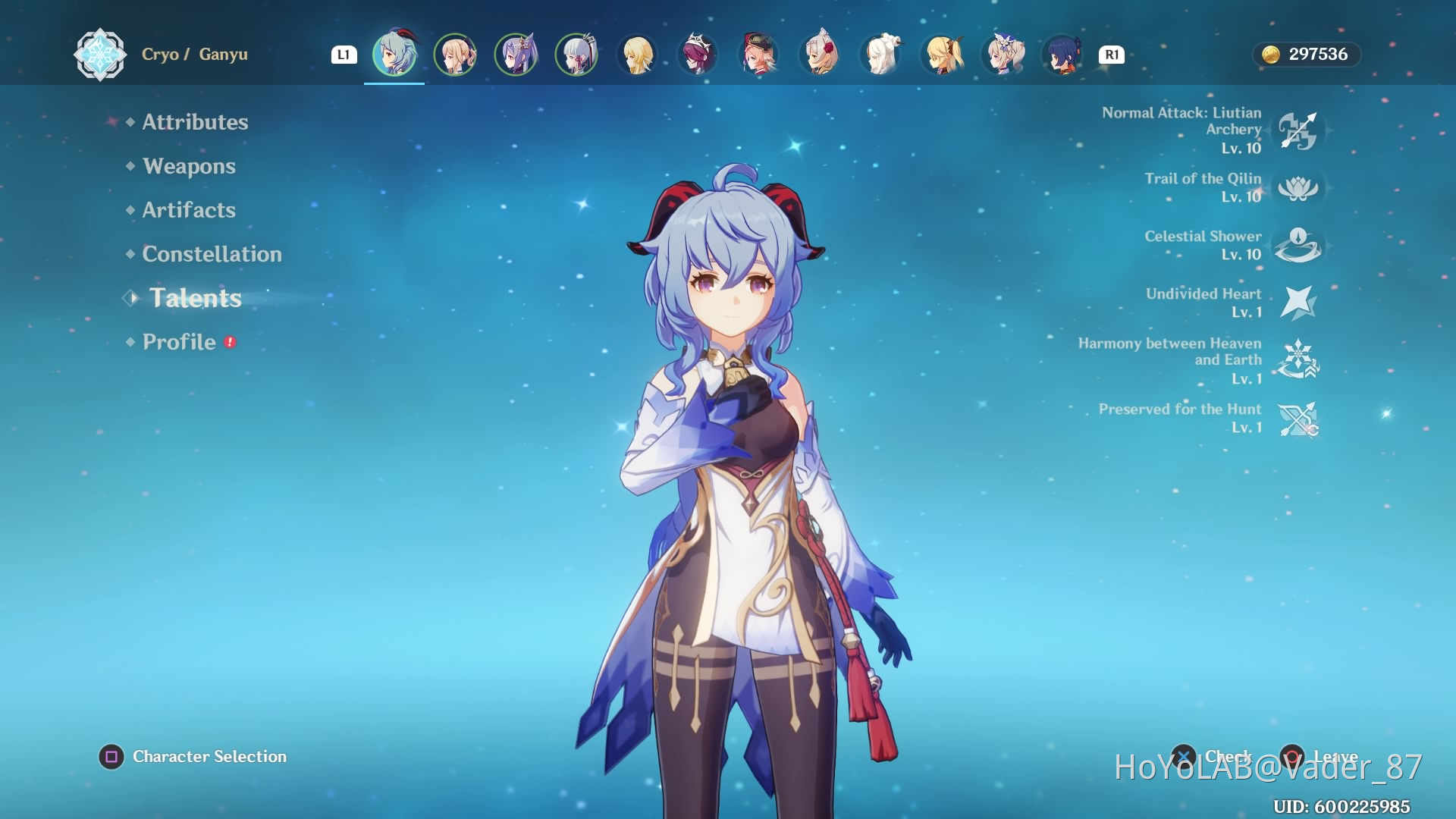Select the Talents menu entry

tap(195, 298)
